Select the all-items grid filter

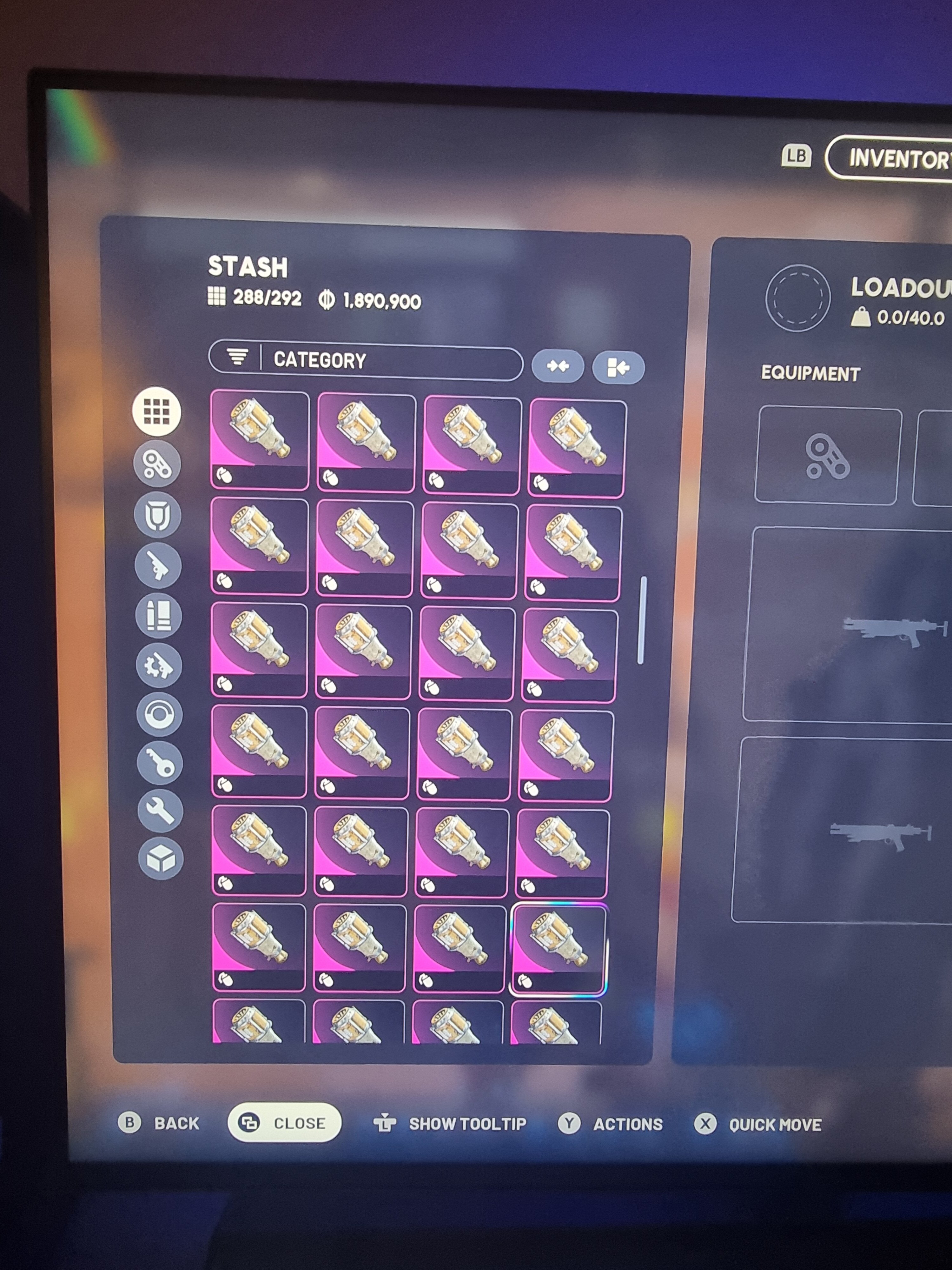157,411
